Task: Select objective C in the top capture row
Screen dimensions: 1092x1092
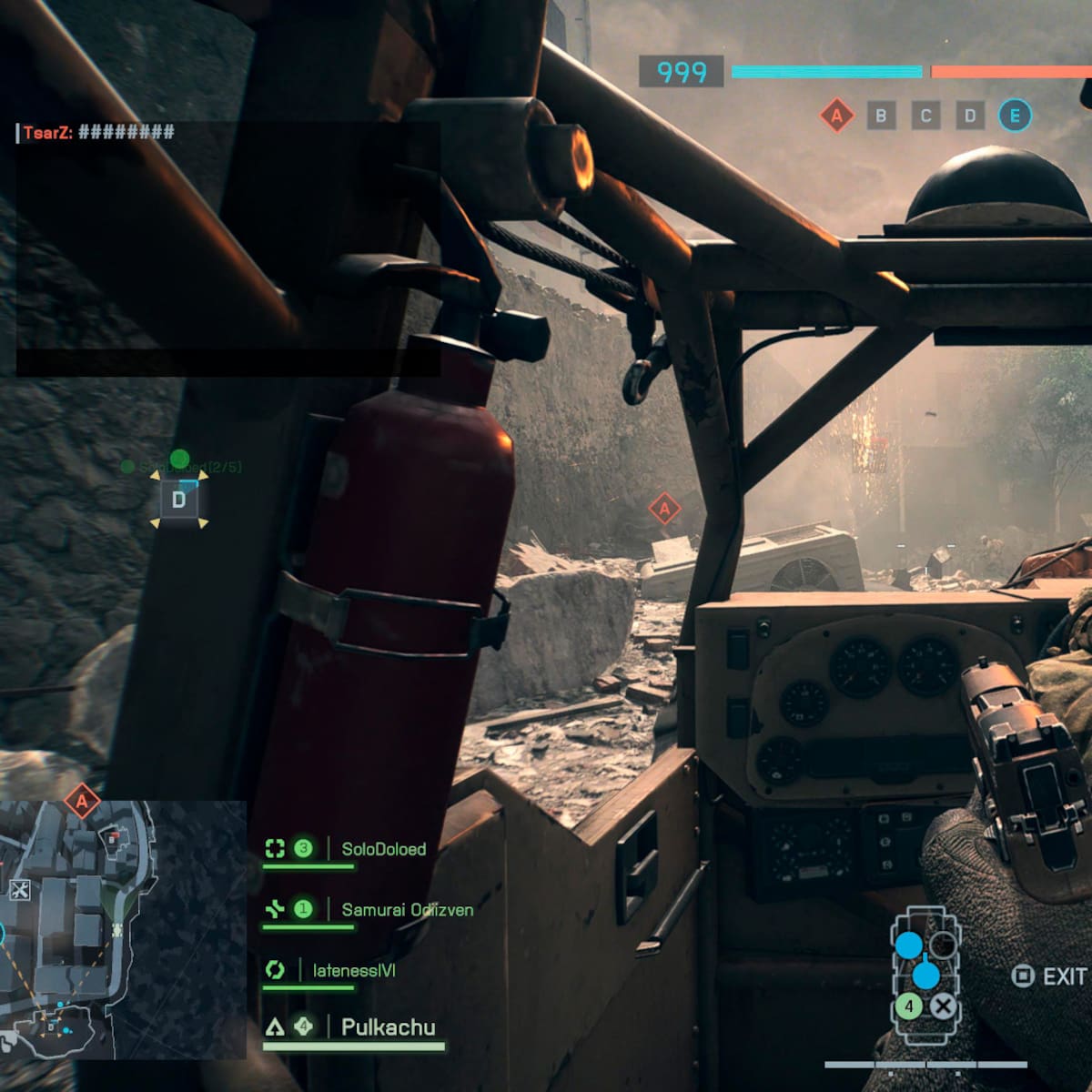Action: (x=925, y=116)
